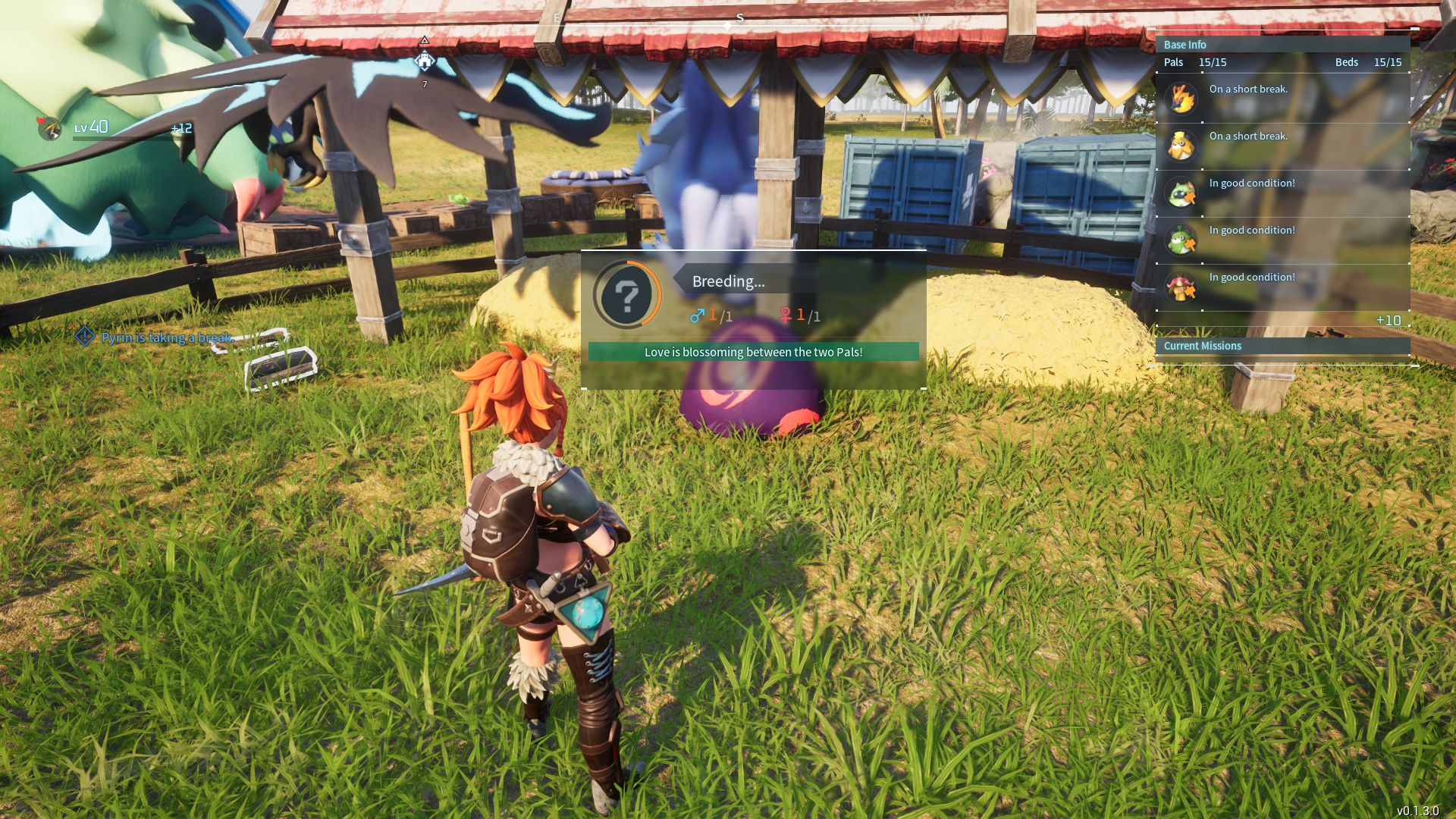The height and width of the screenshot is (819, 1456).
Task: Show the +10 remaining base pals
Action: tap(1388, 321)
